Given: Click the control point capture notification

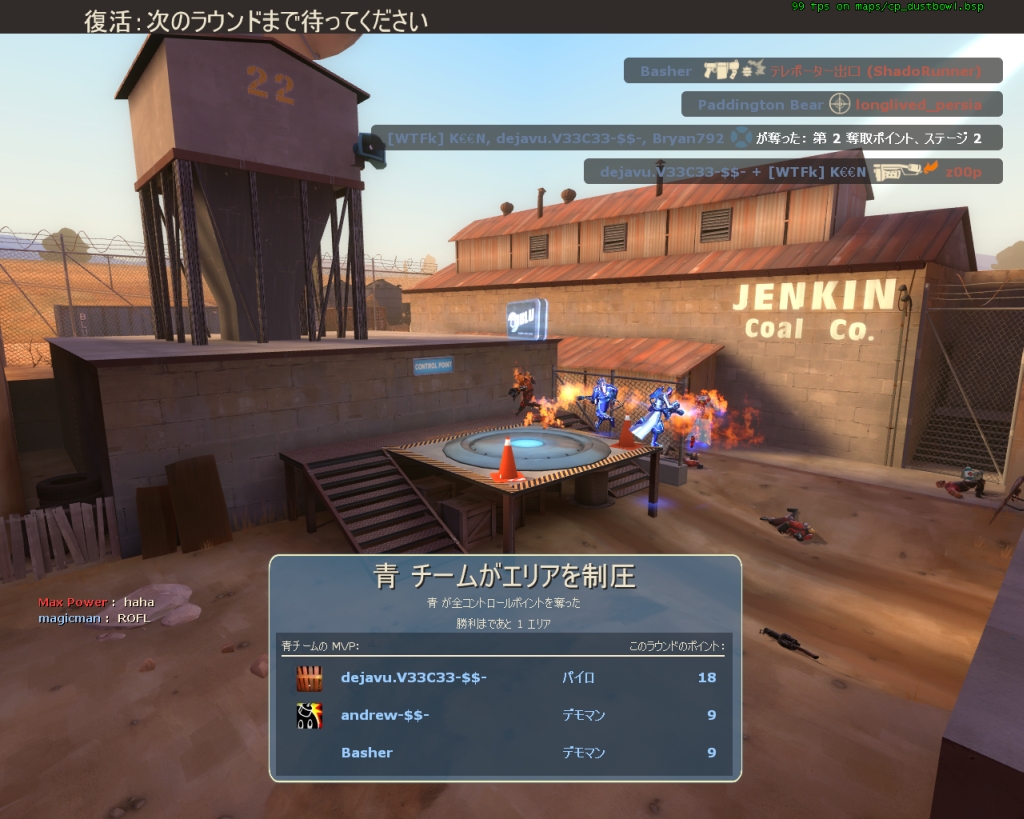Looking at the screenshot, I should pyautogui.click(x=686, y=138).
